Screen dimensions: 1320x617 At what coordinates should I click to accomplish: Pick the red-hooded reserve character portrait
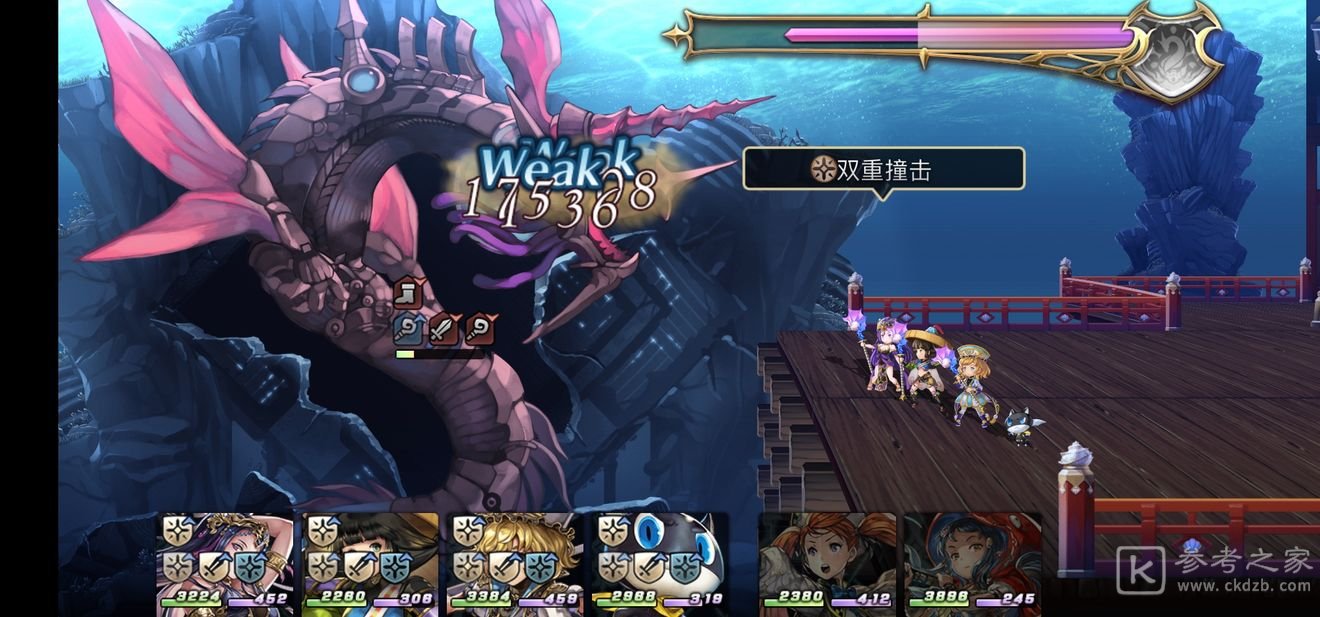(972, 561)
